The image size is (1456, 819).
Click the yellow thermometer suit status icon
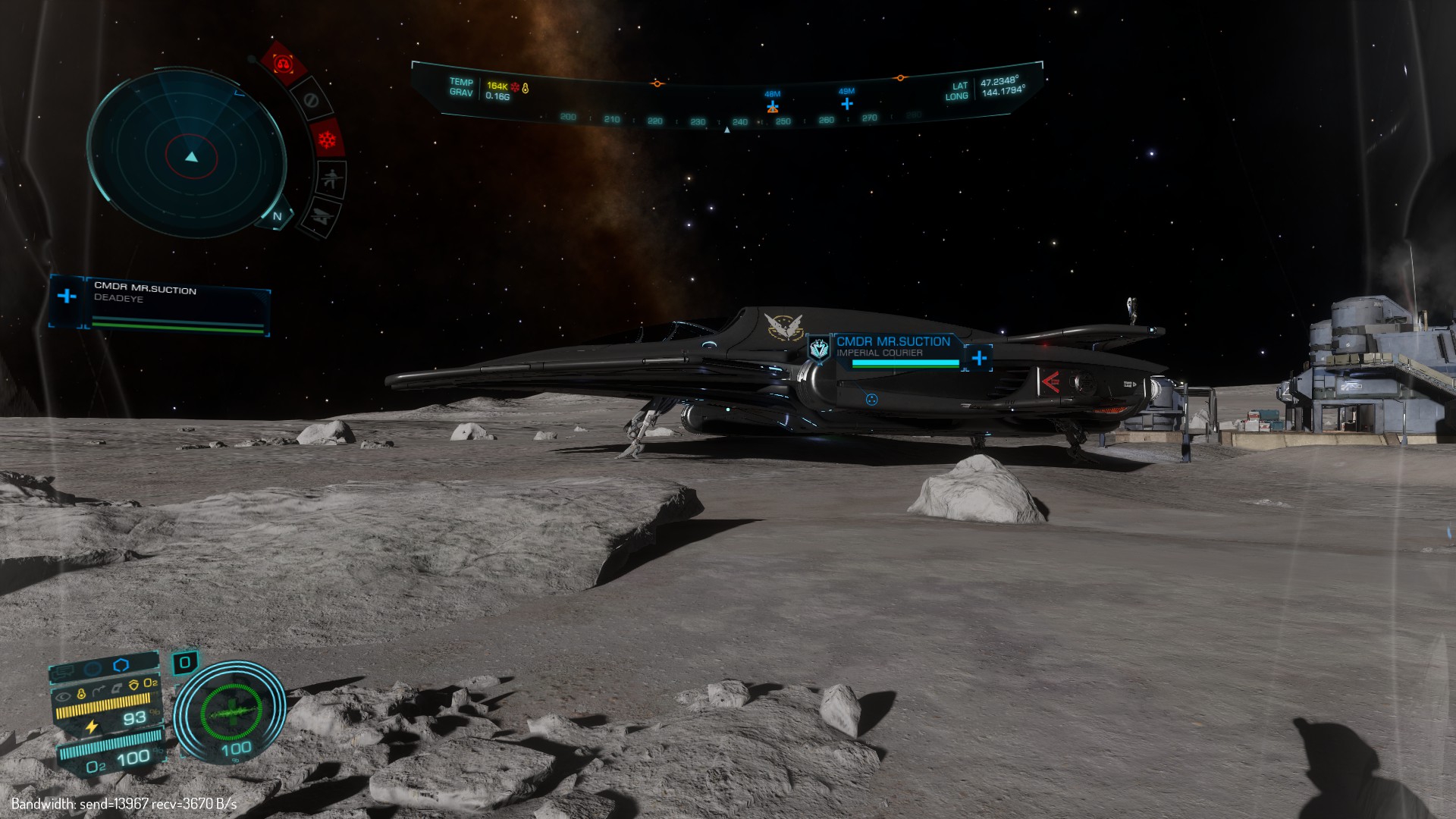coord(81,692)
